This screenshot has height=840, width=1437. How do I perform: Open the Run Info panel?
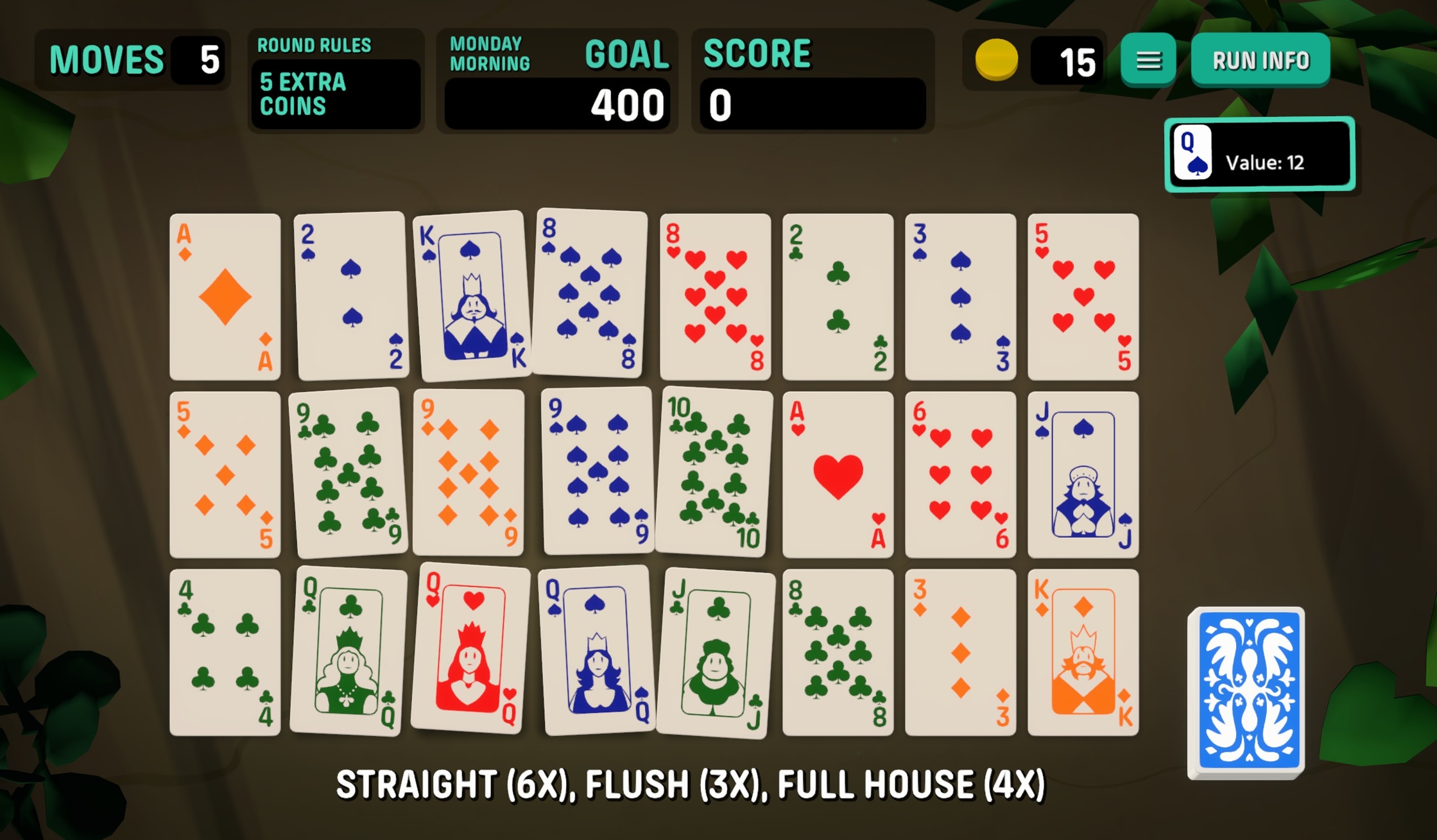[1260, 60]
